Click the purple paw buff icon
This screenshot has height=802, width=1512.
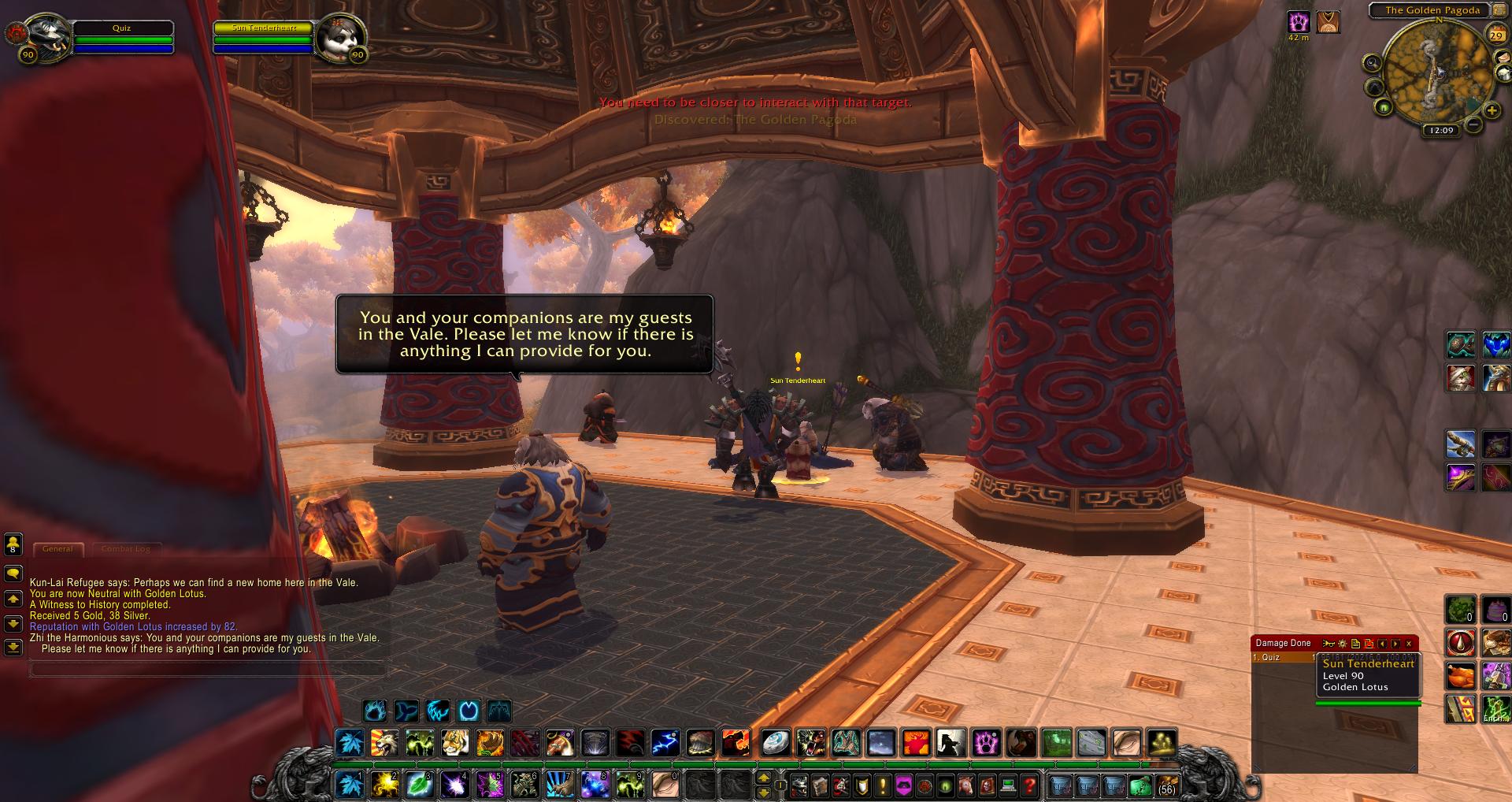[x=1298, y=21]
